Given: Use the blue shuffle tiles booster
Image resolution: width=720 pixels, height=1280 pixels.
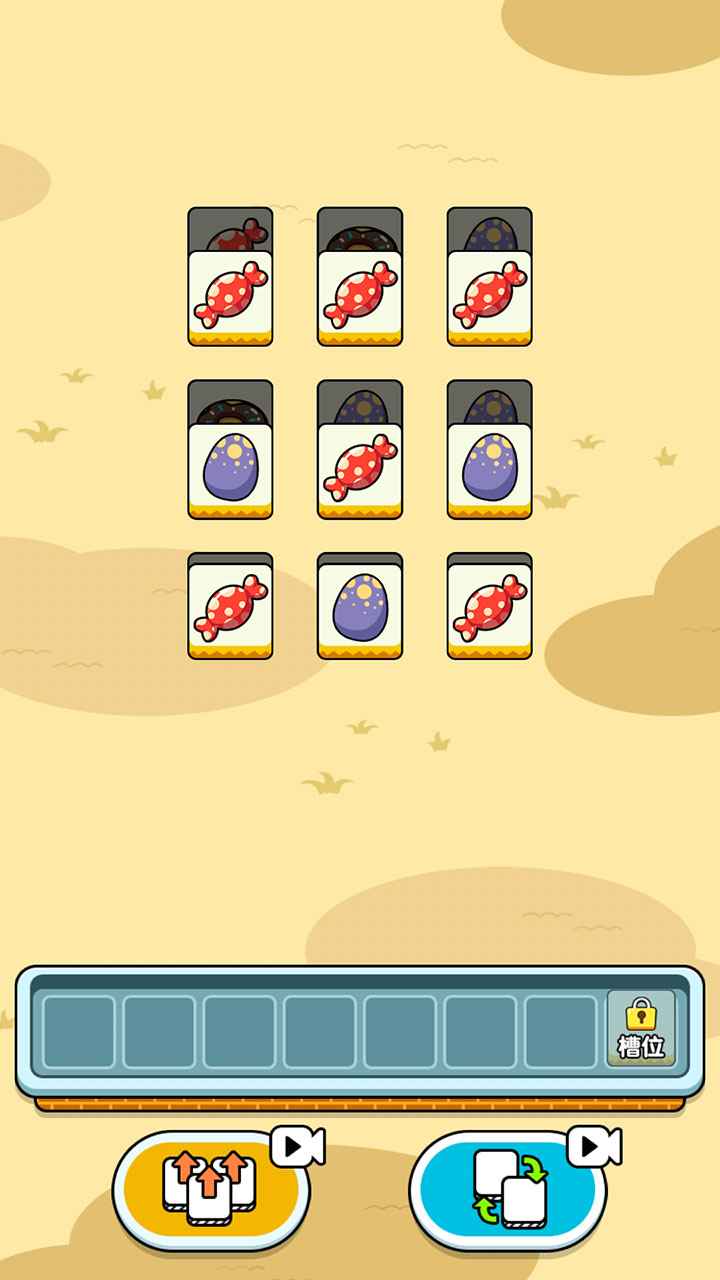Looking at the screenshot, I should [508, 1190].
